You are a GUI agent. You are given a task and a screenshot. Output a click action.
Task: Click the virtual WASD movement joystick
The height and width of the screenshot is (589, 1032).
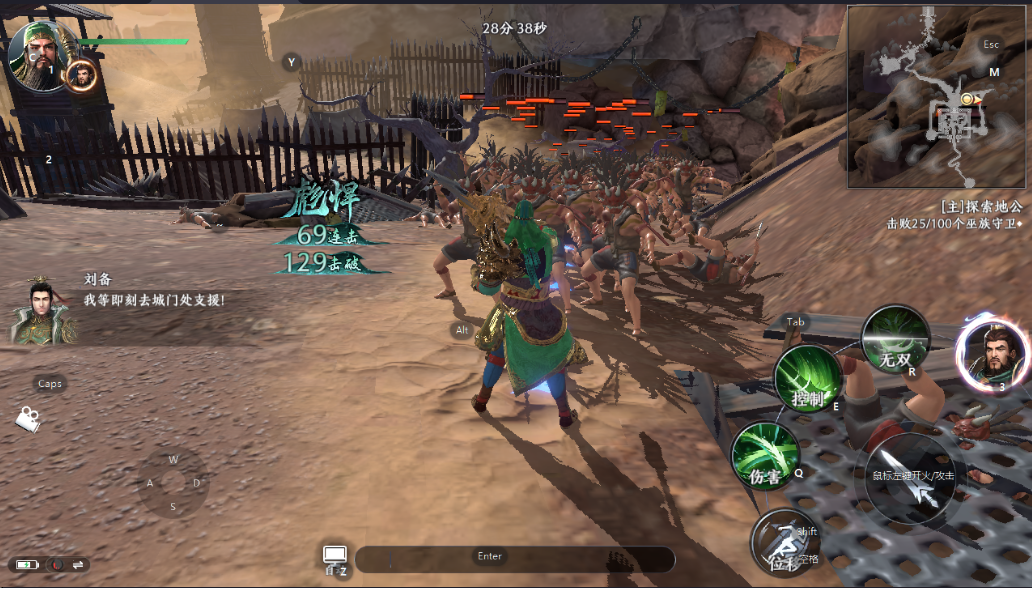click(173, 483)
